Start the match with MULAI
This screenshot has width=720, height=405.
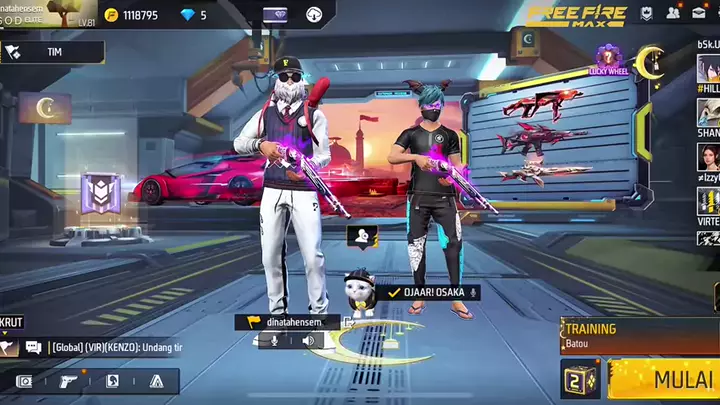click(665, 380)
